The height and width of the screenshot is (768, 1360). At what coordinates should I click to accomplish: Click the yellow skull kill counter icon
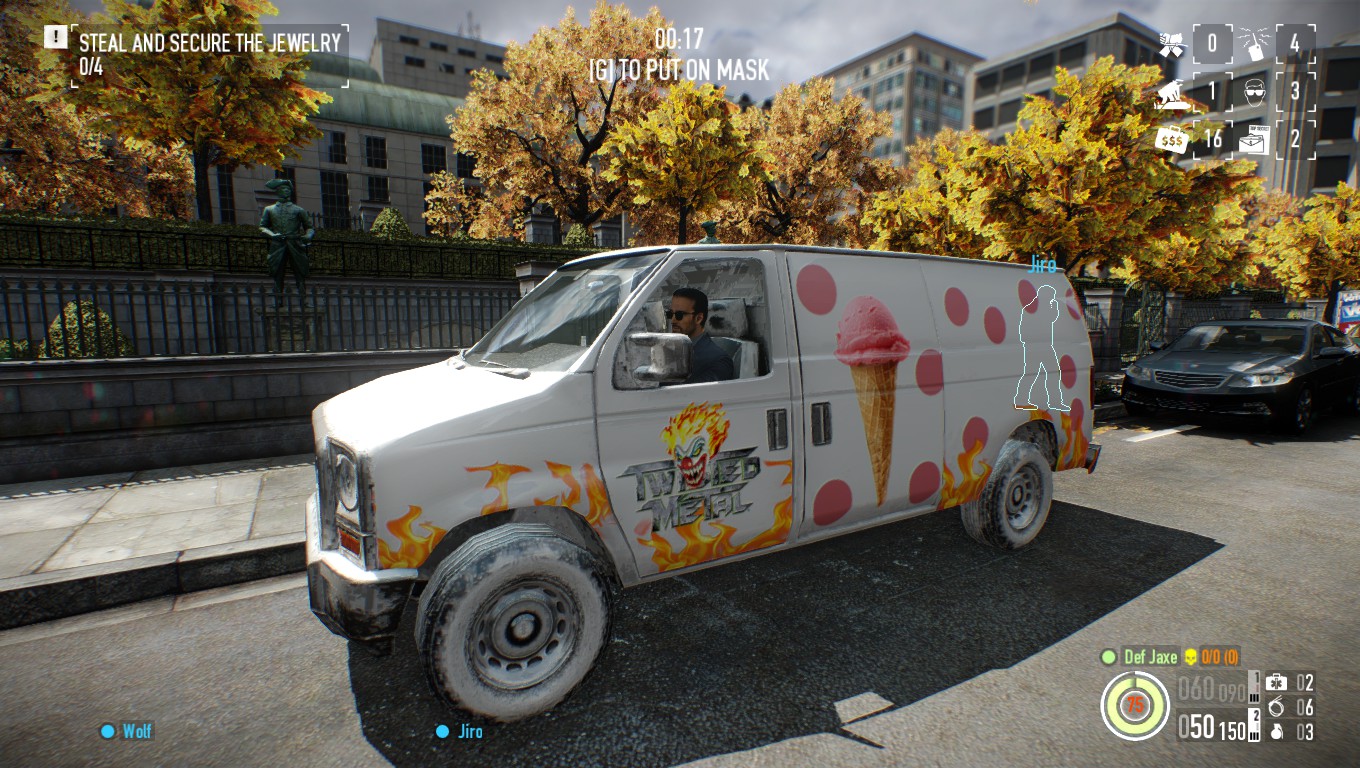(1190, 657)
